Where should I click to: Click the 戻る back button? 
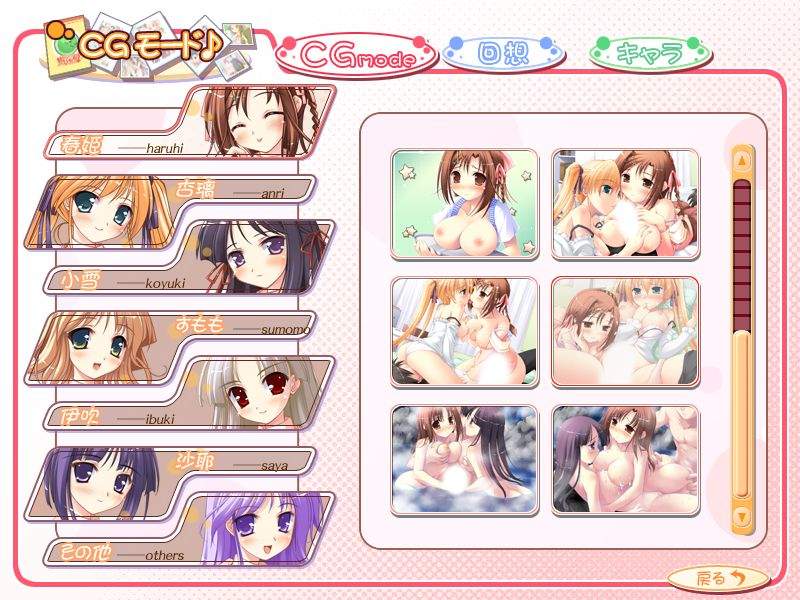tap(719, 577)
